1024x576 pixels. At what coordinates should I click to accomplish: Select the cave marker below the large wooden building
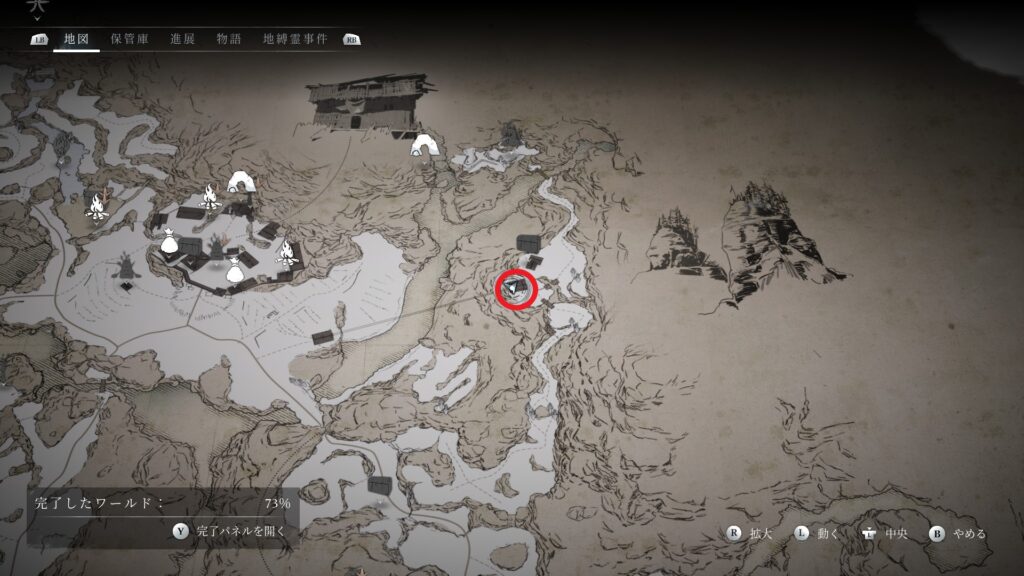[426, 146]
